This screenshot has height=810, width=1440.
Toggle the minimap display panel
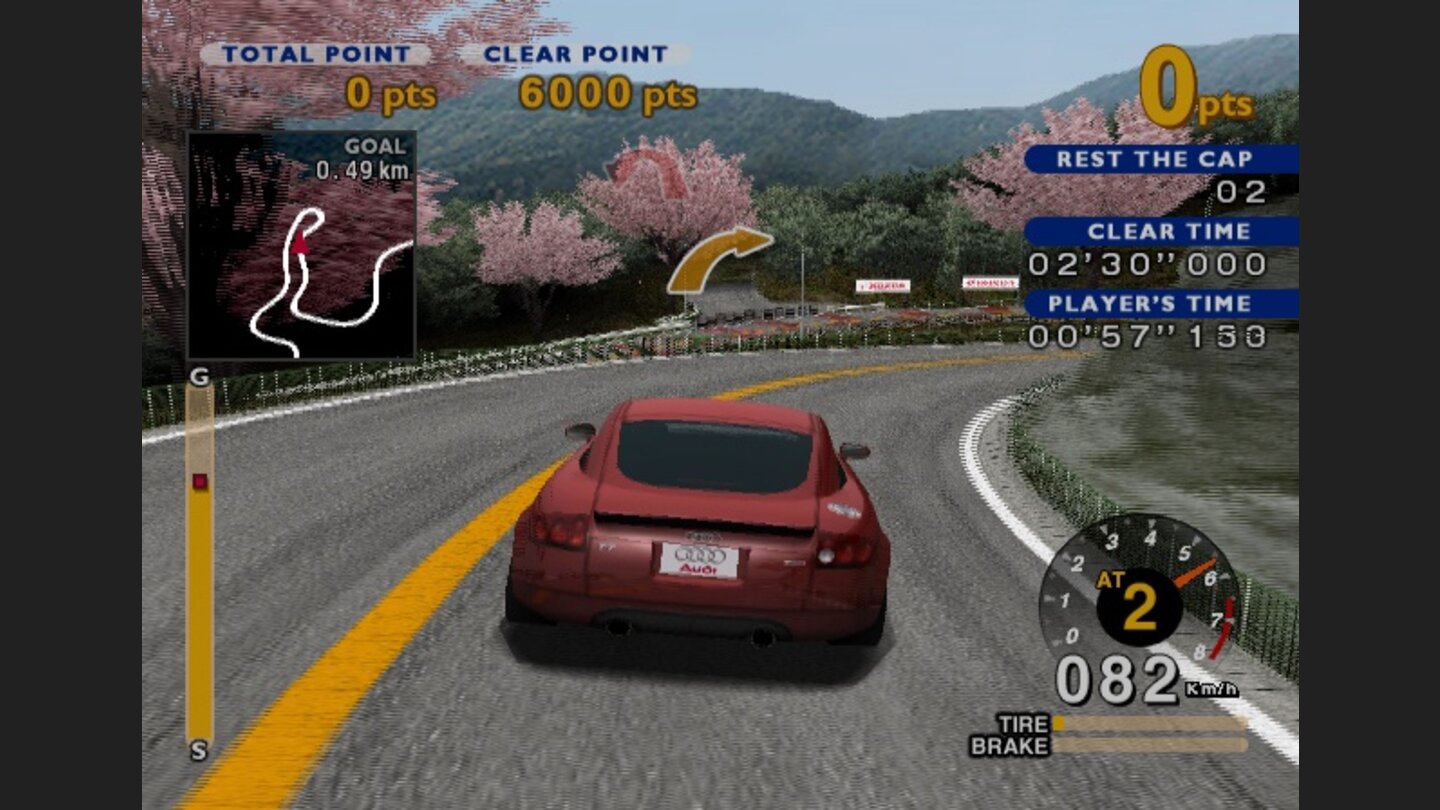(303, 243)
